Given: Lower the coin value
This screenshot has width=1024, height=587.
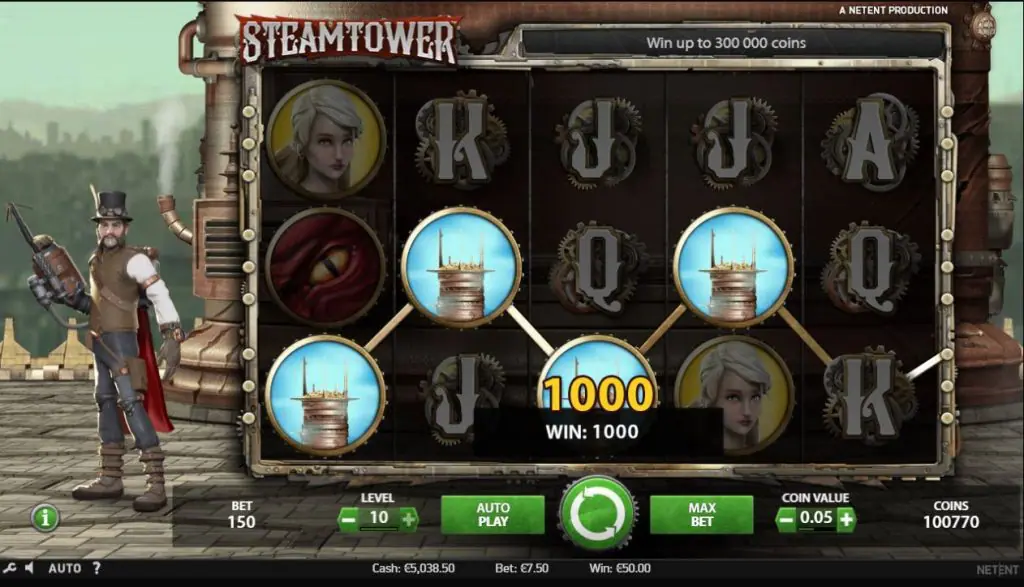Looking at the screenshot, I should 786,519.
